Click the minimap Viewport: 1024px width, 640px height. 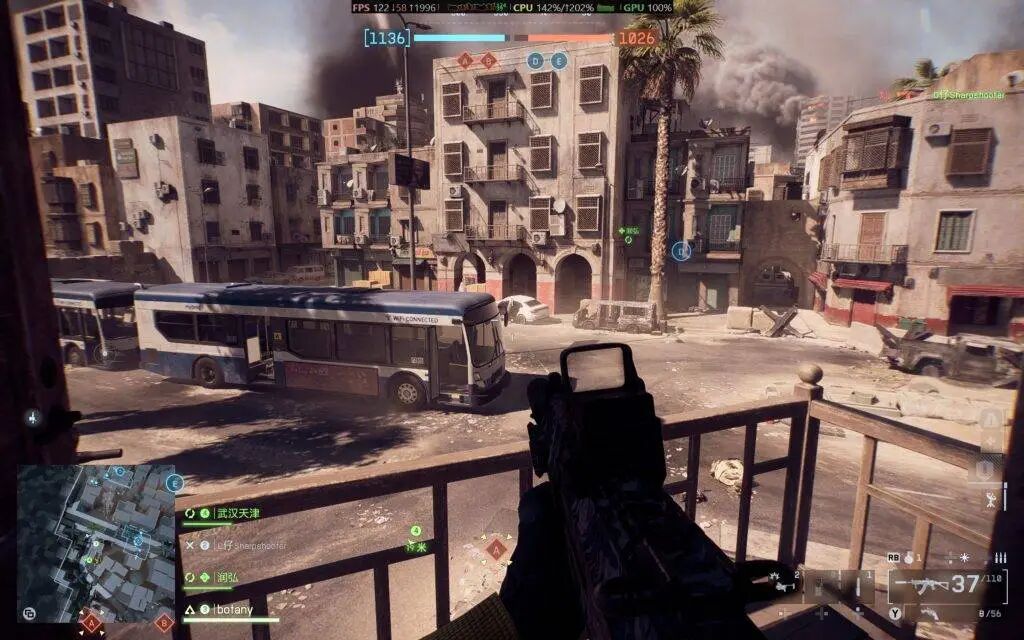click(x=95, y=542)
